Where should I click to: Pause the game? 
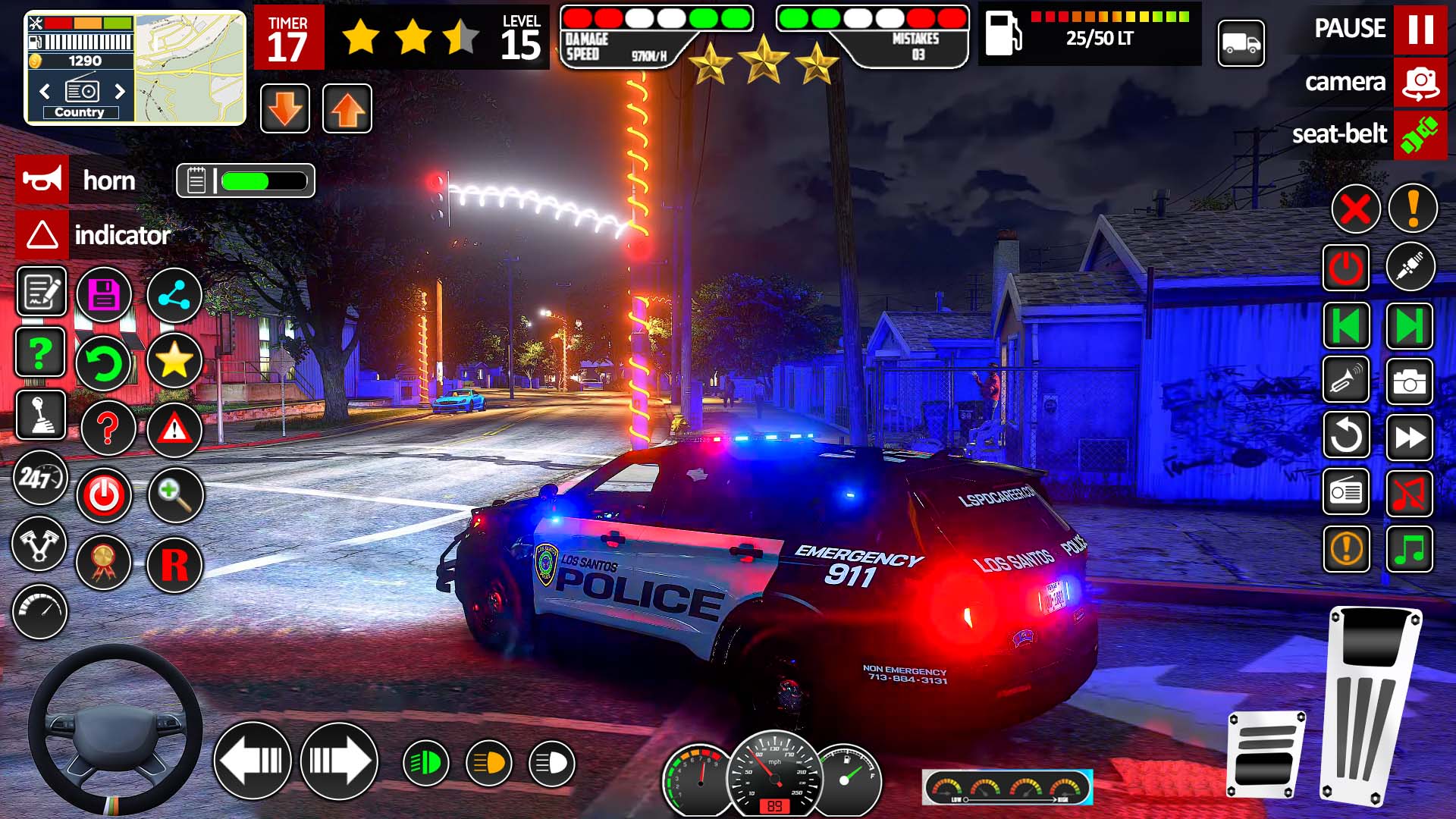1420,29
